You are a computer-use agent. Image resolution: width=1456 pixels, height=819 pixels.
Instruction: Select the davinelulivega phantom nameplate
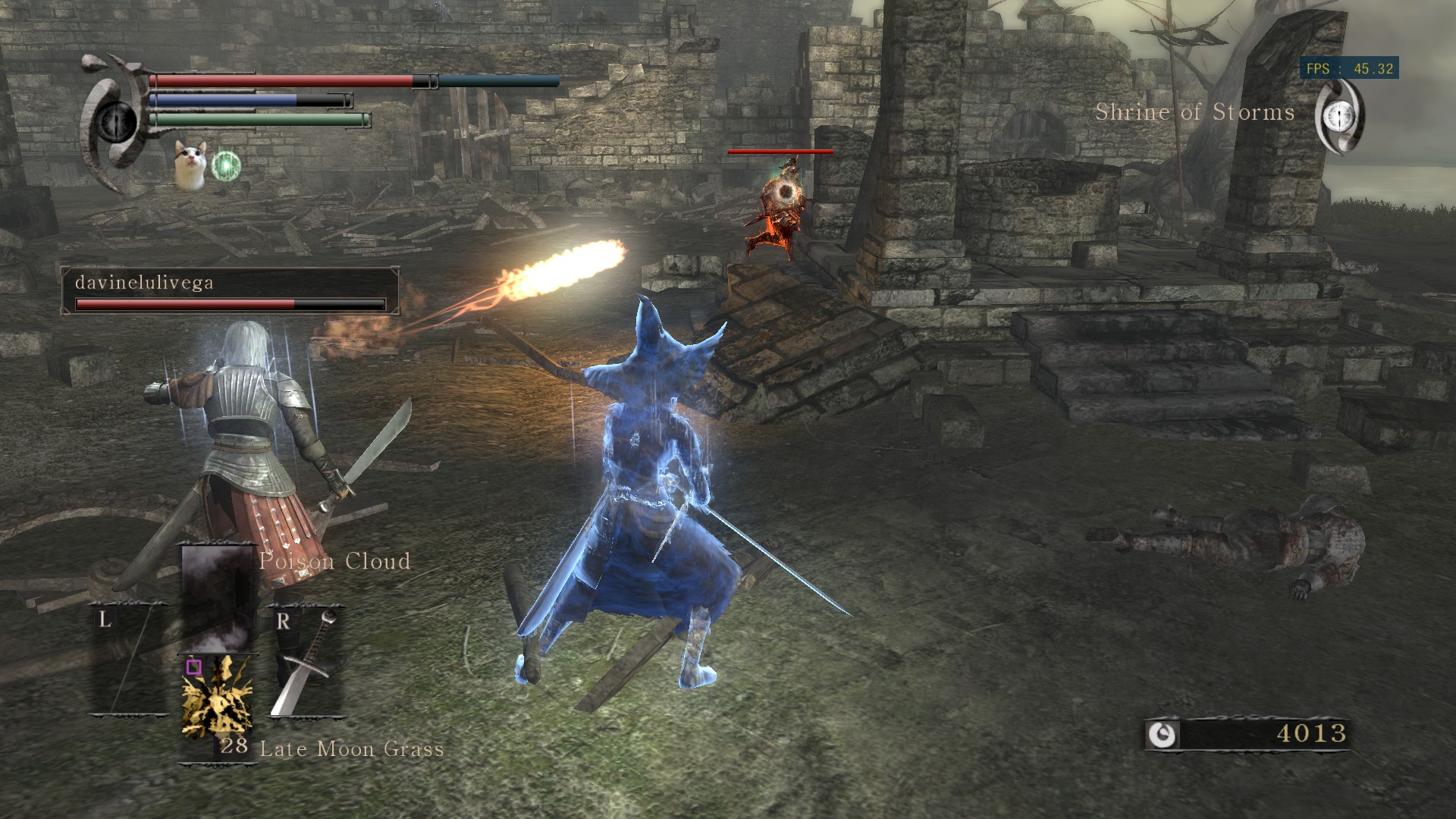tap(230, 290)
